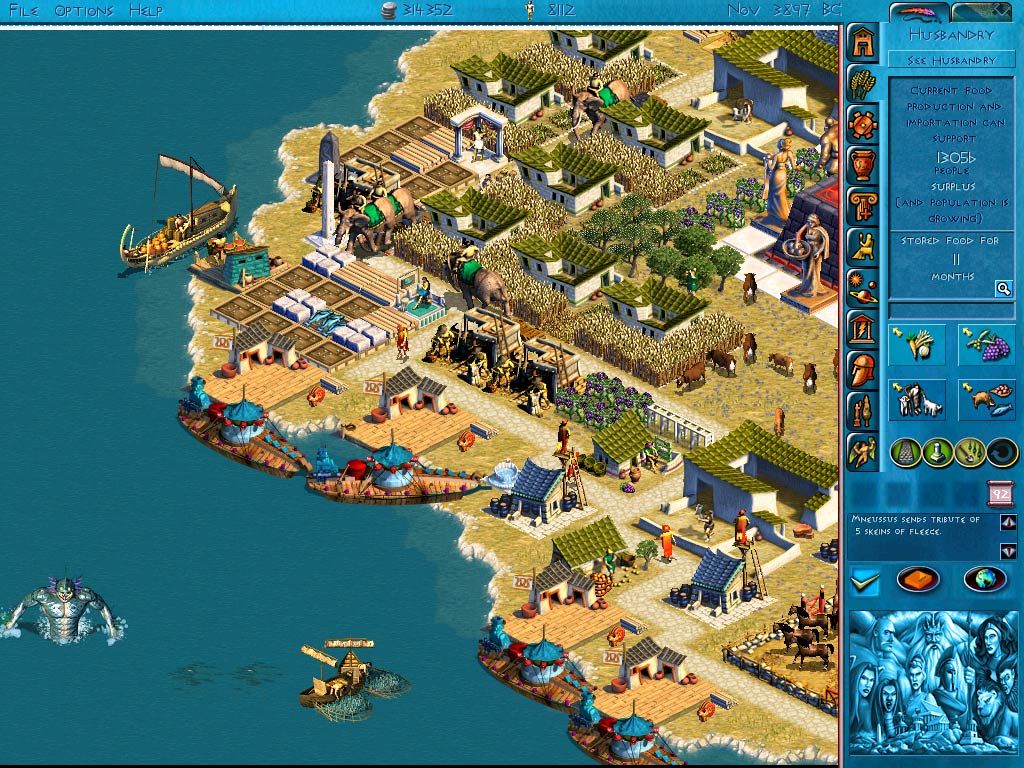
Task: Open the Culture planet tab
Action: (x=863, y=287)
